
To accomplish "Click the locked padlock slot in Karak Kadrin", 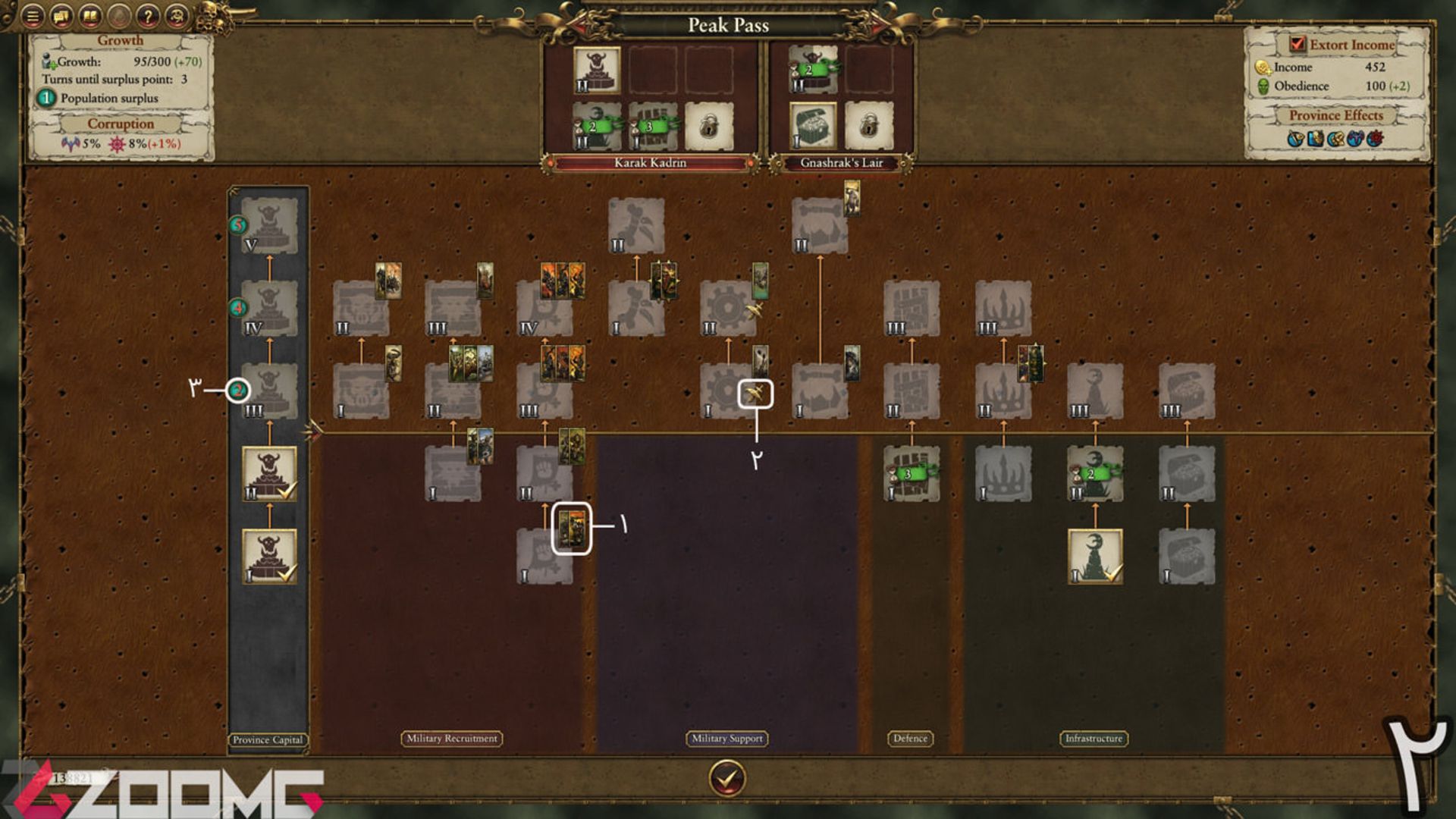I will coord(708,126).
